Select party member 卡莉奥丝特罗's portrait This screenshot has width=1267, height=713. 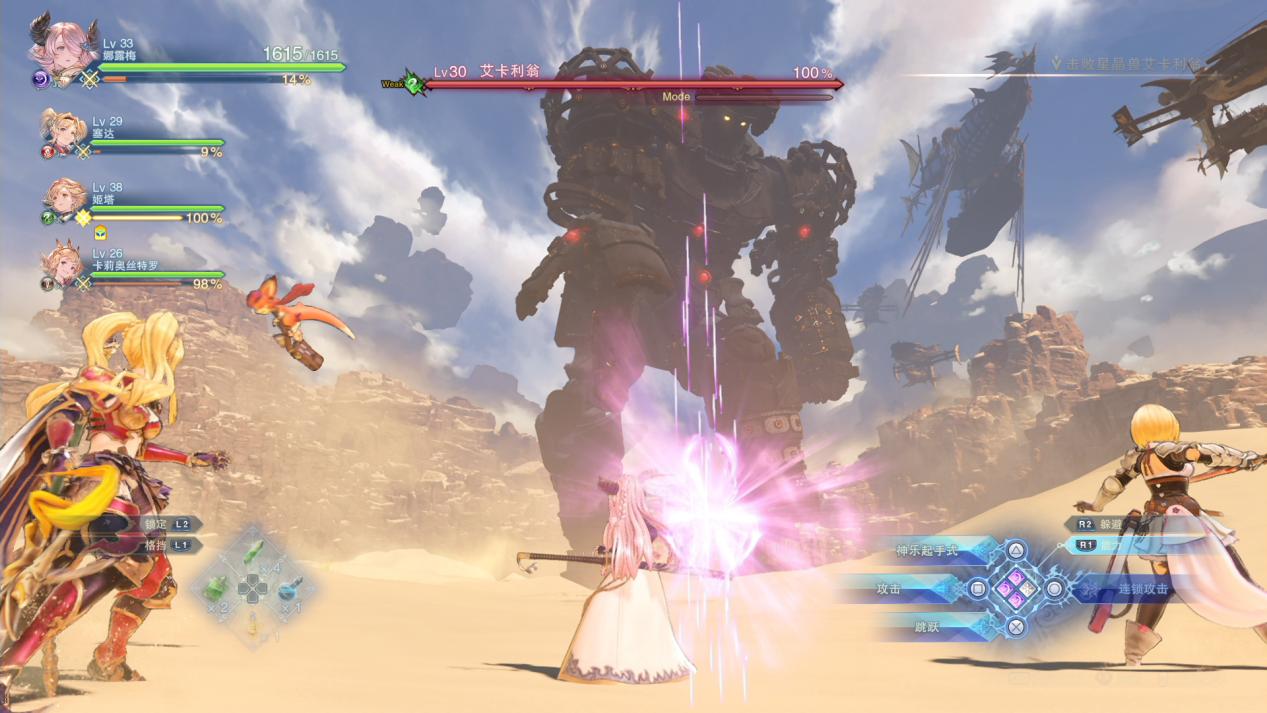[x=62, y=265]
